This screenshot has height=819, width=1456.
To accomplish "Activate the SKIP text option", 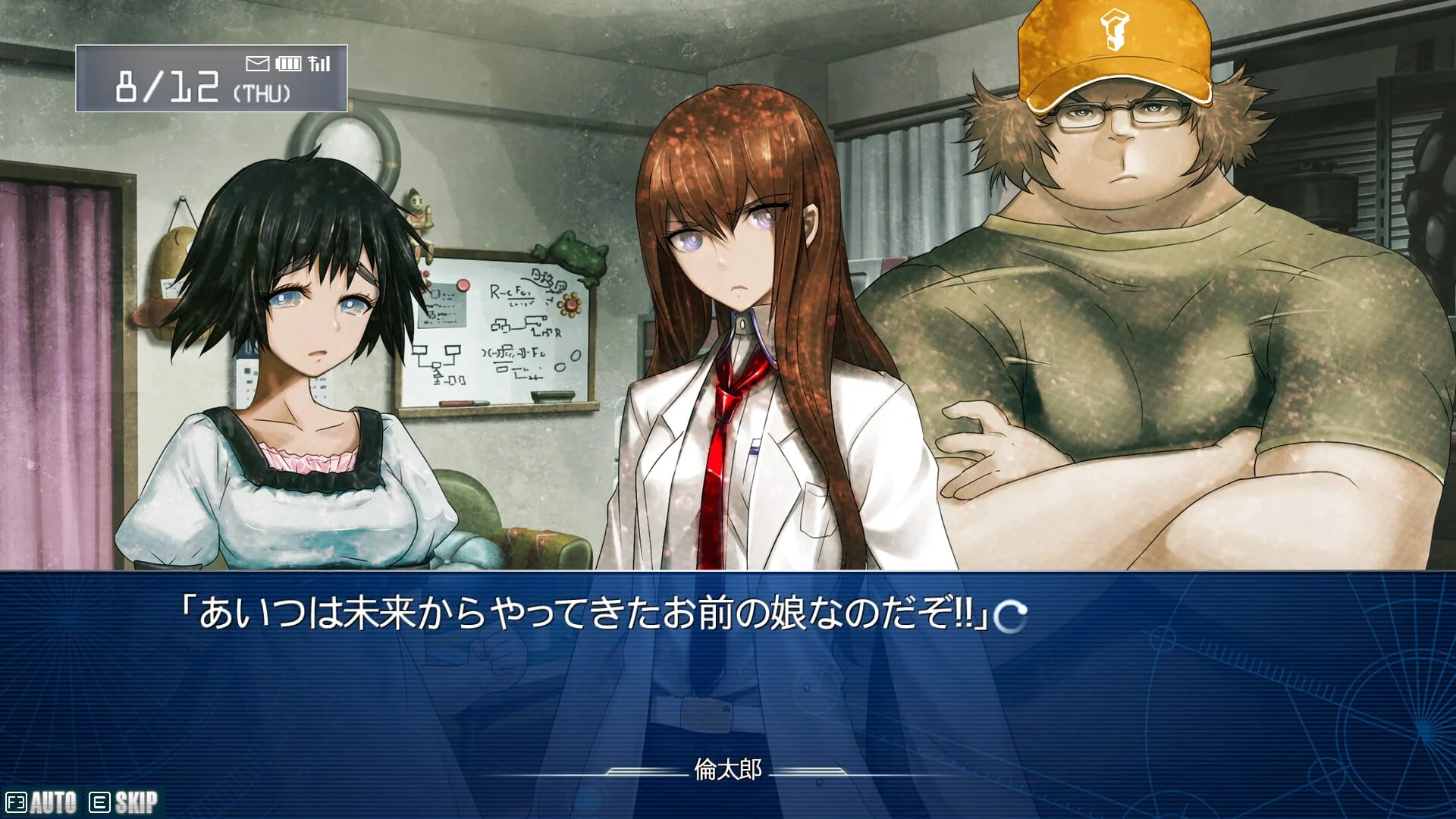I will tap(124, 802).
